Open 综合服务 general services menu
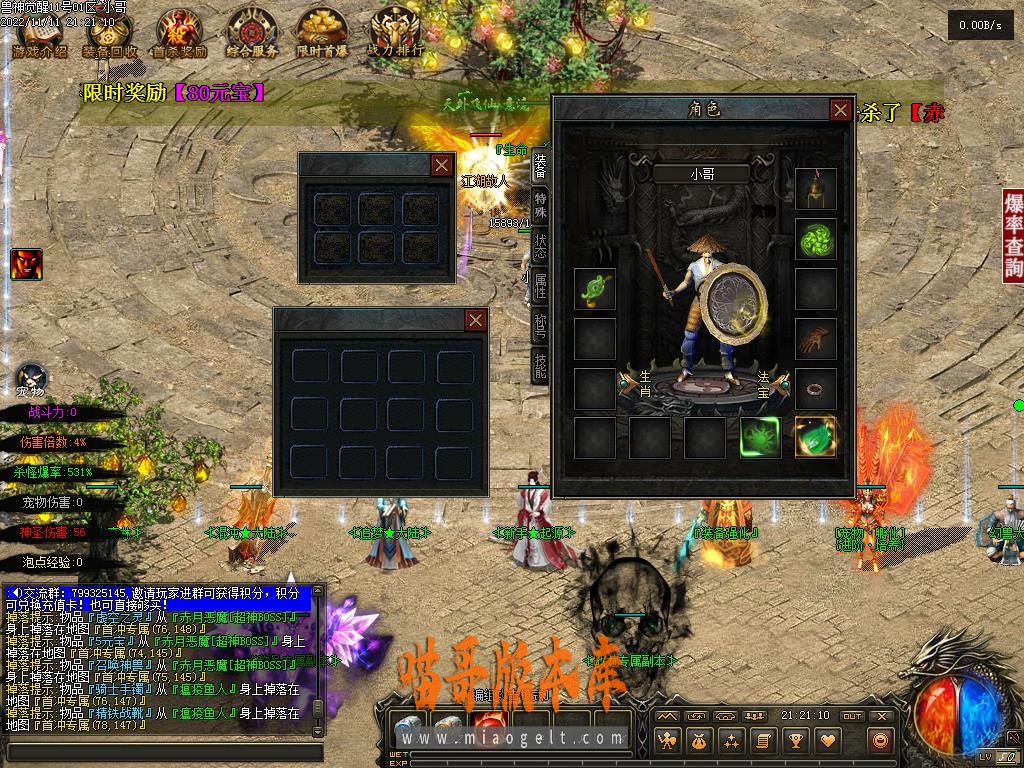 [x=251, y=35]
